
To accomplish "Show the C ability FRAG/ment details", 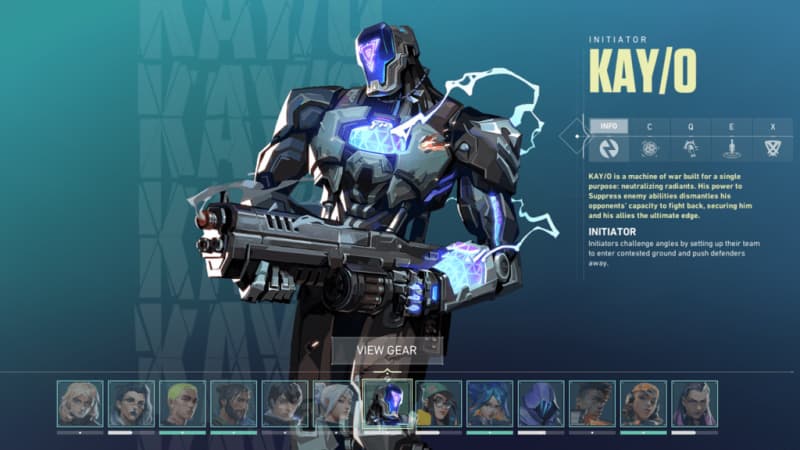I will point(649,148).
